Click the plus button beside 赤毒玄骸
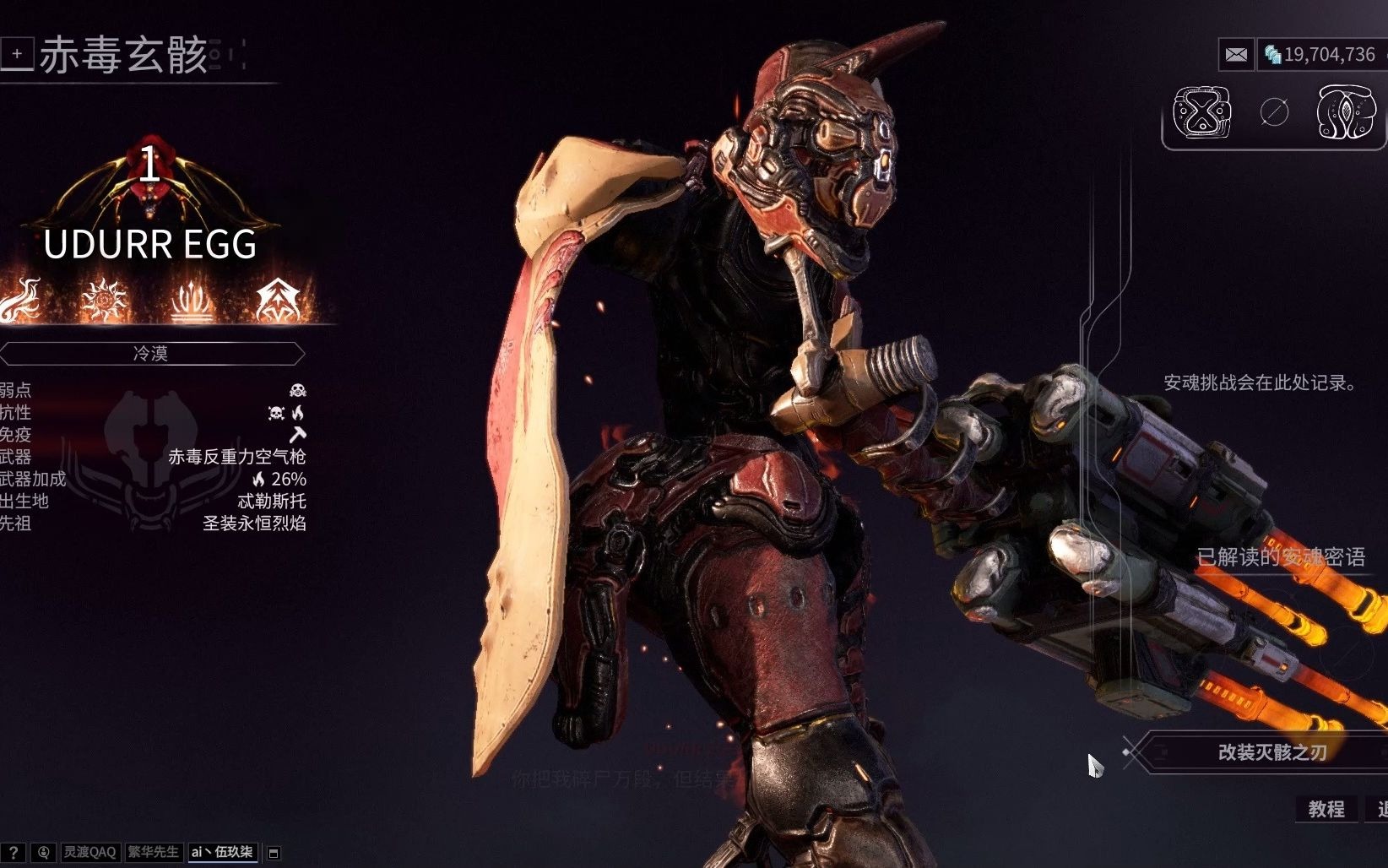 pos(17,54)
